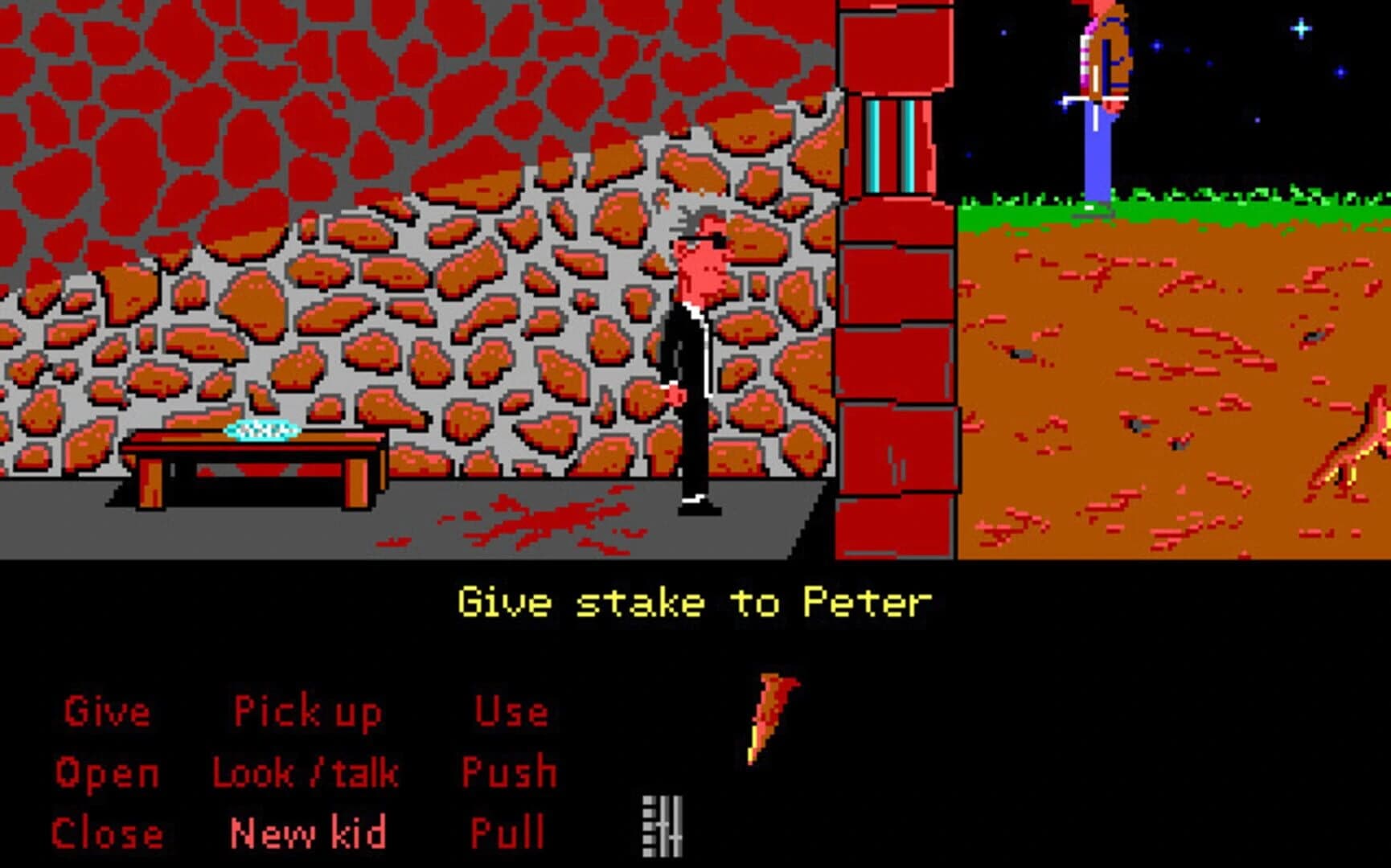The image size is (1391, 868).
Task: Select the Give verb
Action: pos(109,711)
